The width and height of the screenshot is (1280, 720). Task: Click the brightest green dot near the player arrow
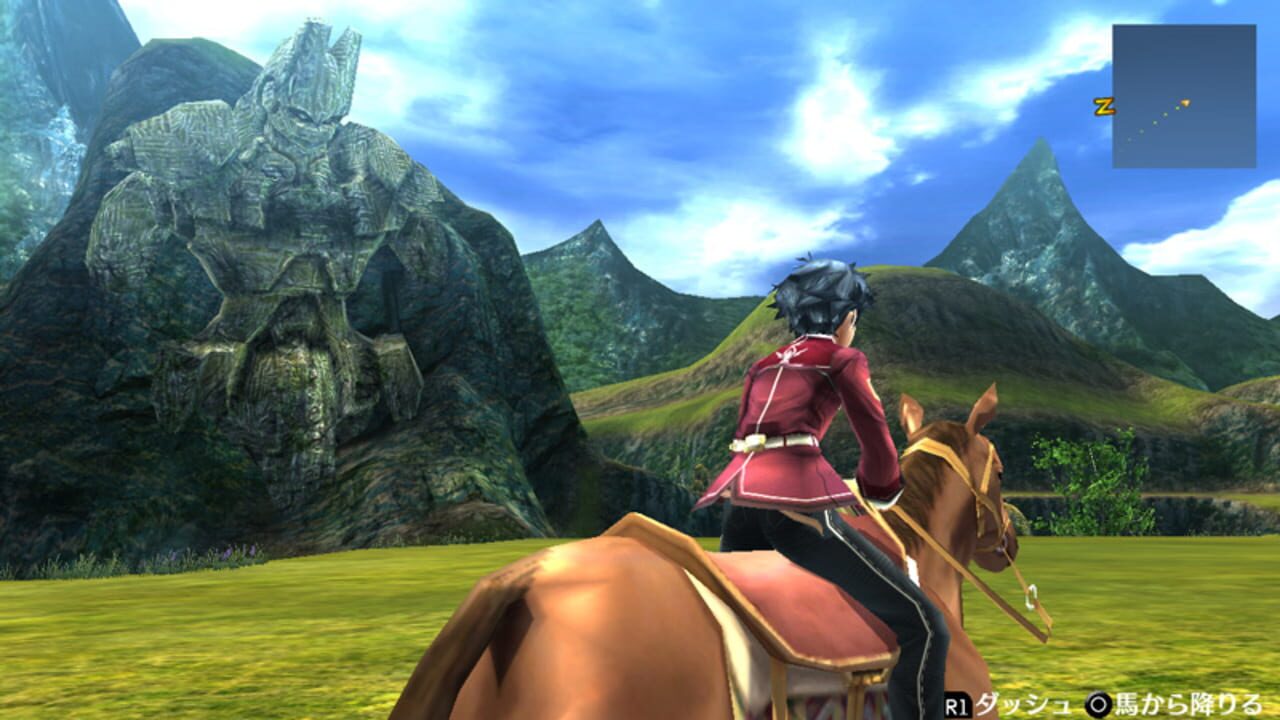pyautogui.click(x=1177, y=107)
